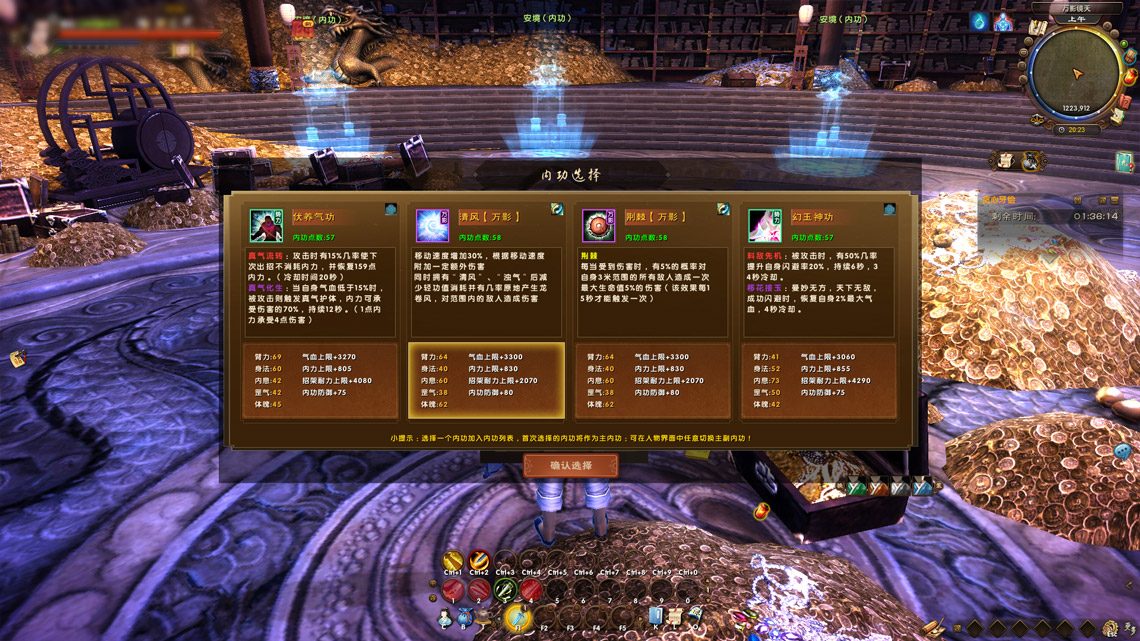Image resolution: width=1140 pixels, height=641 pixels.
Task: Use the flaming sword skill in Ctrl+2 slot
Action: pos(479,559)
